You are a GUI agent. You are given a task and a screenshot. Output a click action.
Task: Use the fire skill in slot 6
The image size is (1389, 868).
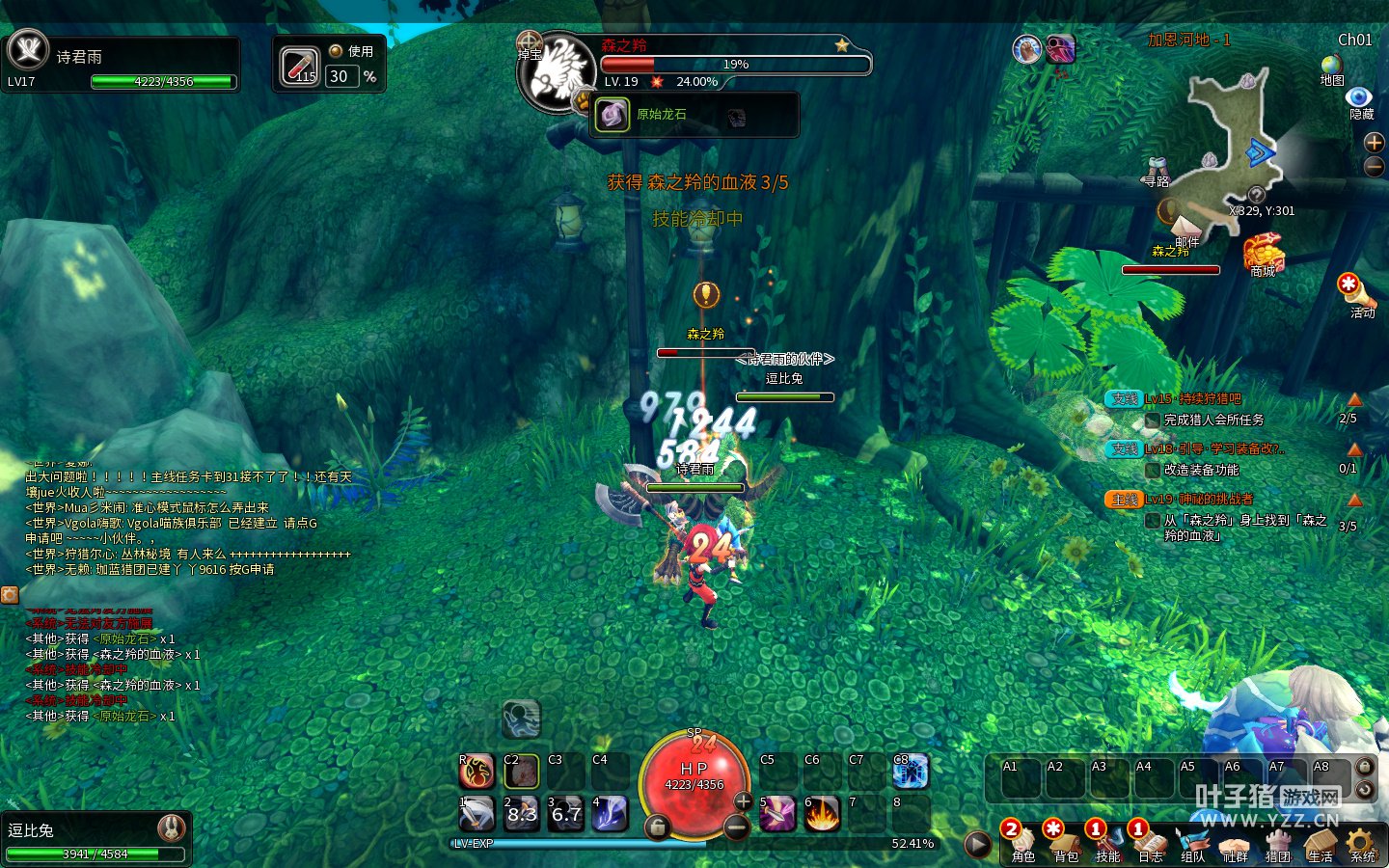[x=822, y=814]
